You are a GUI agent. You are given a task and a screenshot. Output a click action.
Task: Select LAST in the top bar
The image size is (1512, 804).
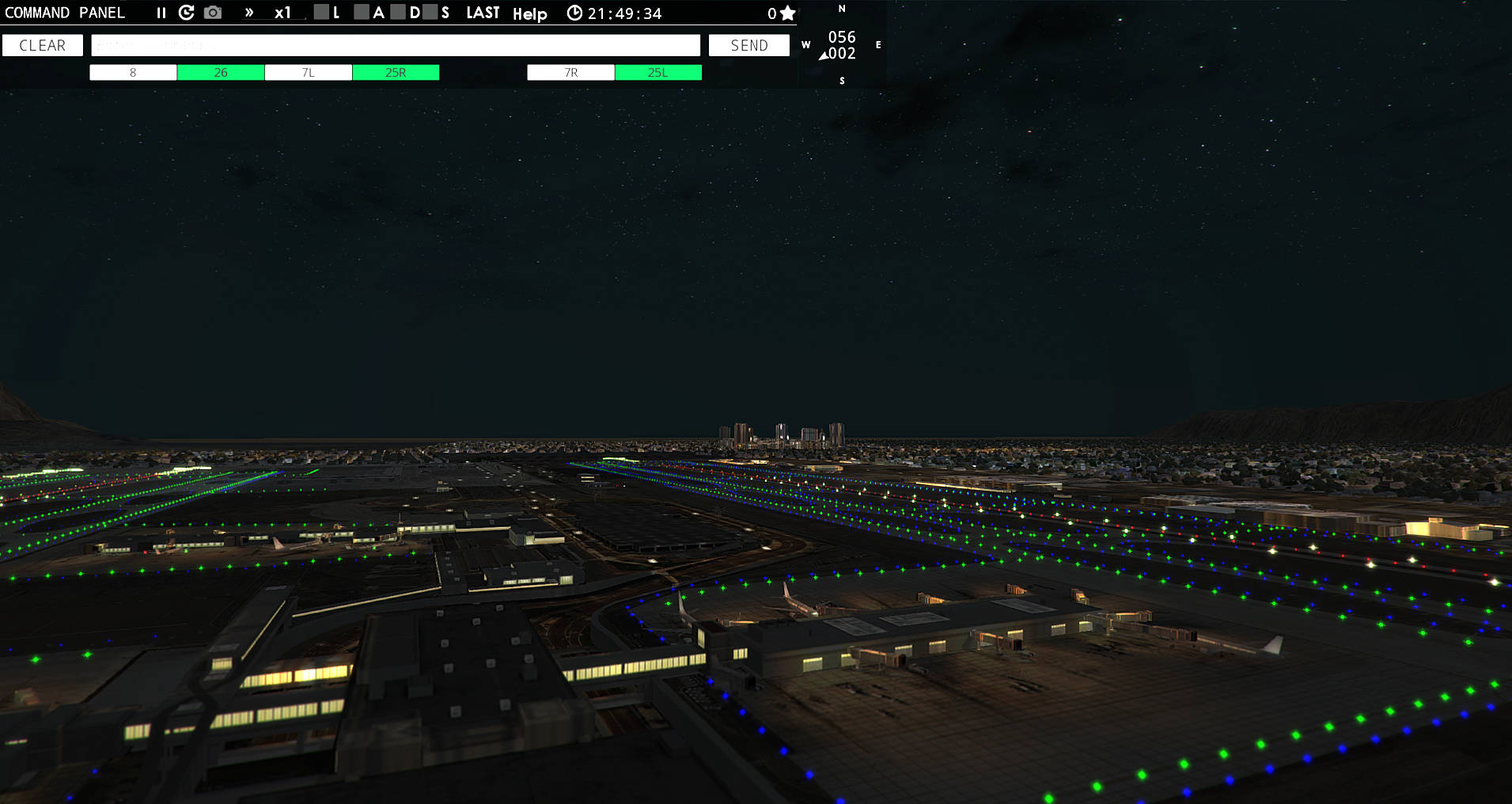[483, 13]
